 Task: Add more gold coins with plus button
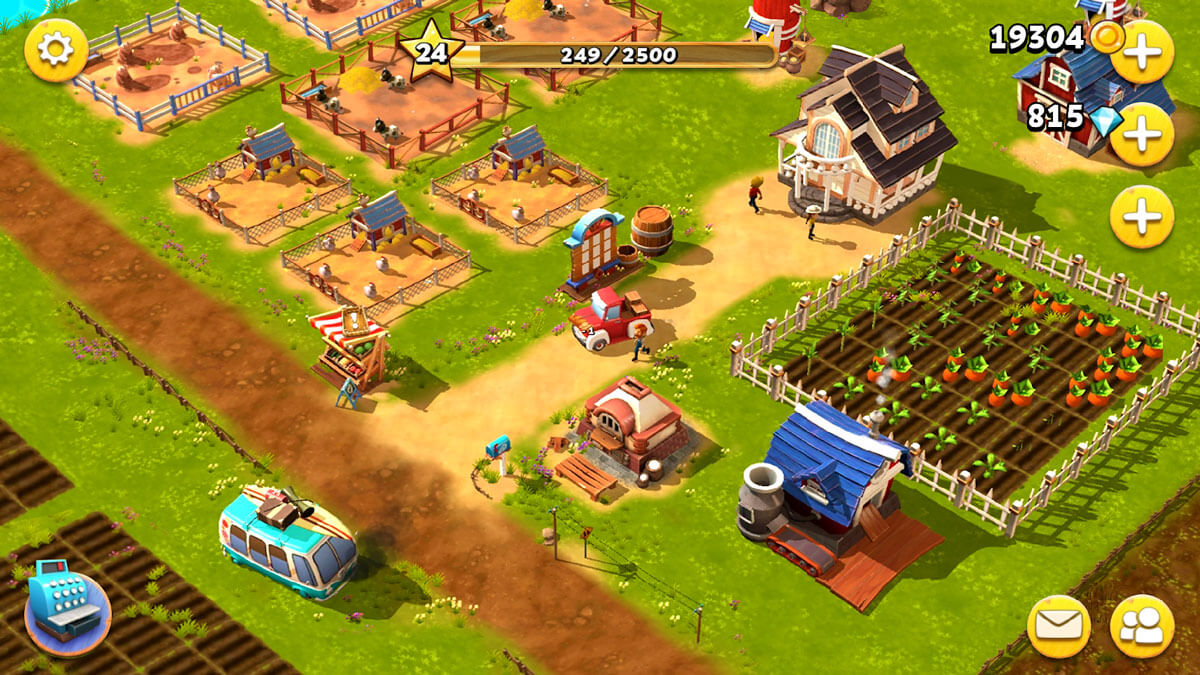click(1141, 51)
